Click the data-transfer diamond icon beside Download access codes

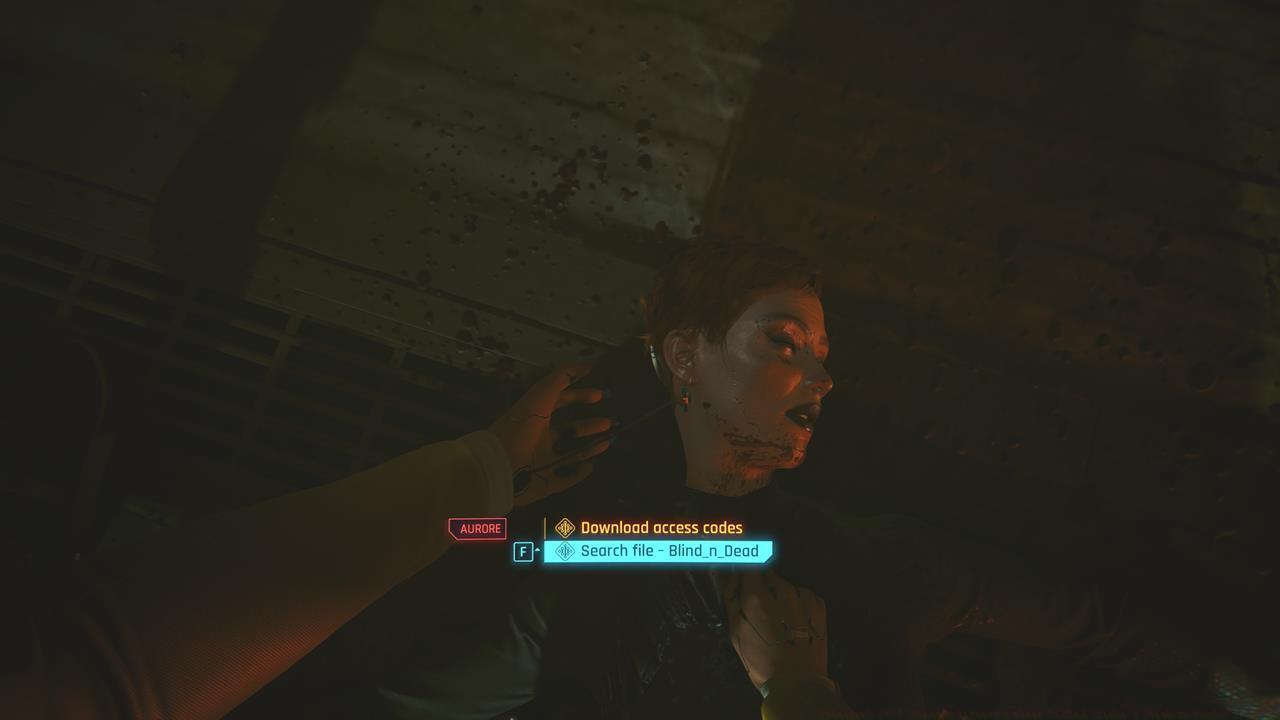pos(563,527)
